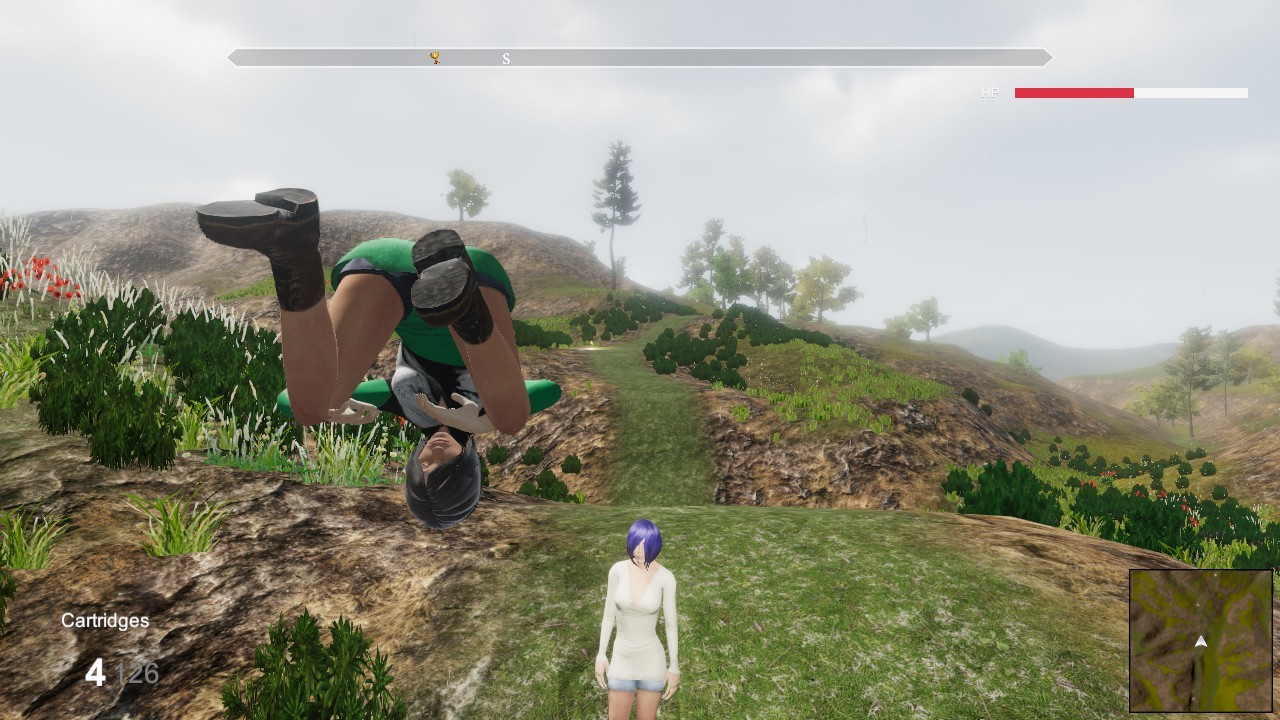Click the ammo count showing 4
The height and width of the screenshot is (720, 1280).
pyautogui.click(x=95, y=674)
